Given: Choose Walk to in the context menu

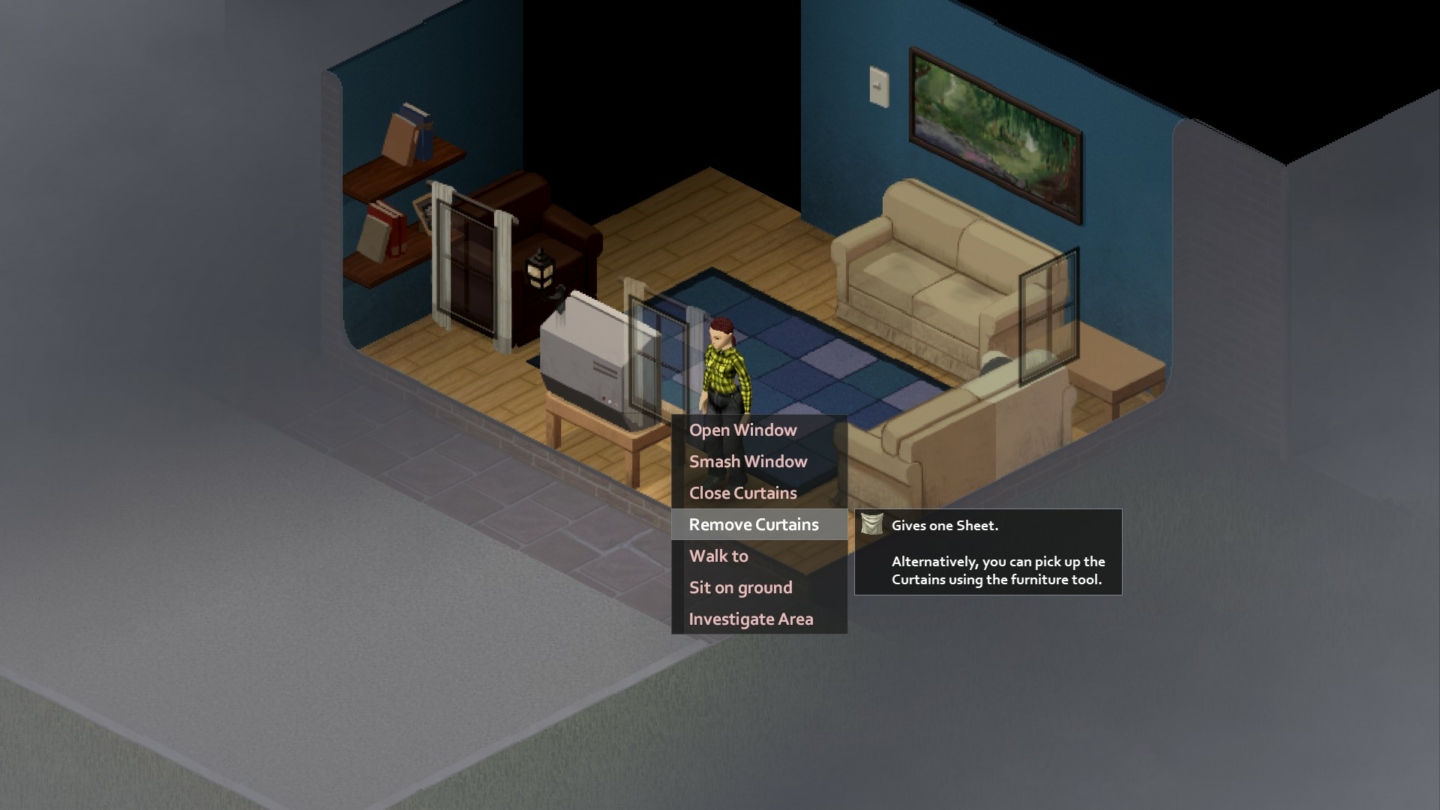Looking at the screenshot, I should [x=716, y=555].
